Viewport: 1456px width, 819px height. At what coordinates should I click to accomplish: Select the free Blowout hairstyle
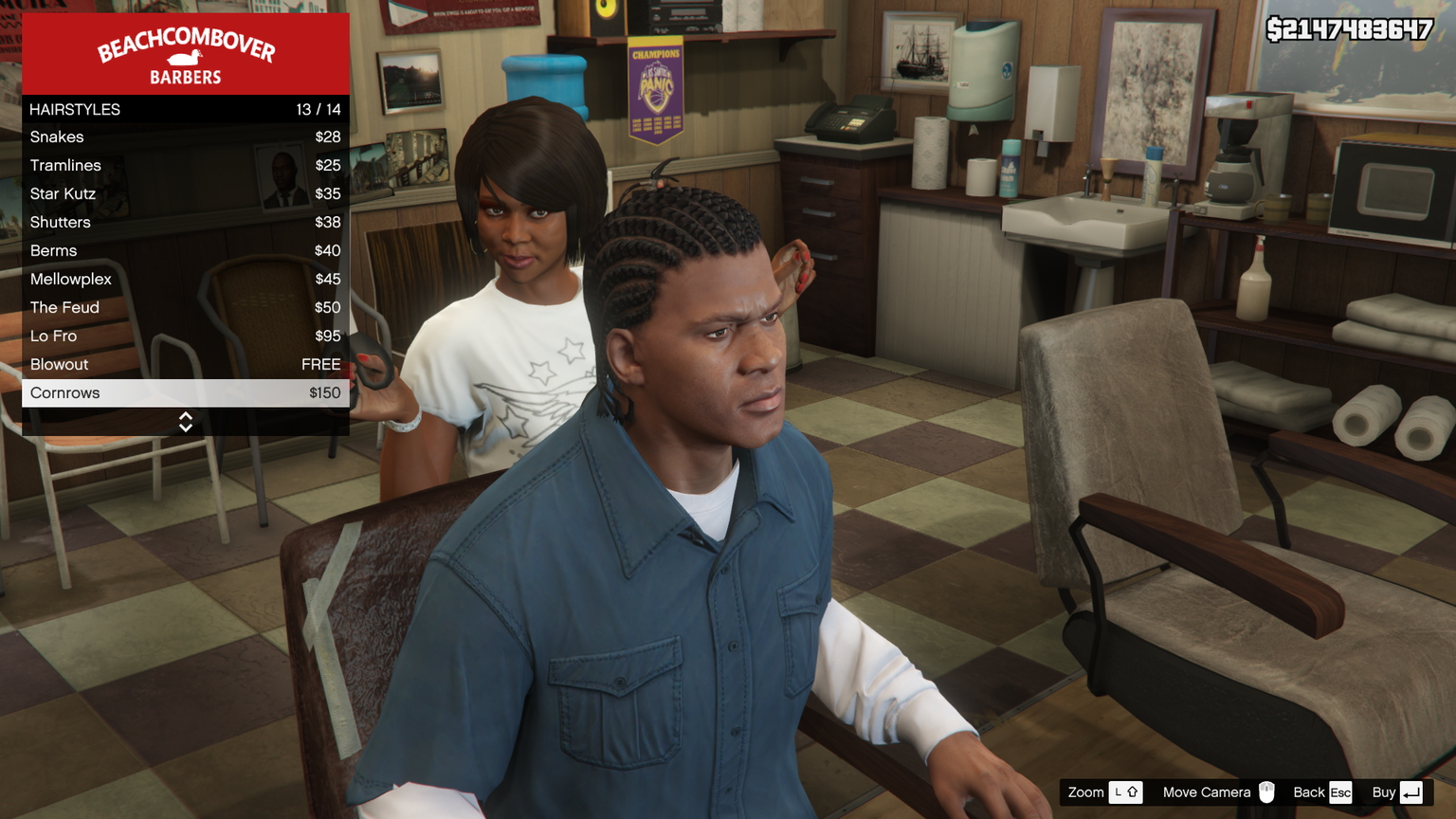(x=185, y=365)
